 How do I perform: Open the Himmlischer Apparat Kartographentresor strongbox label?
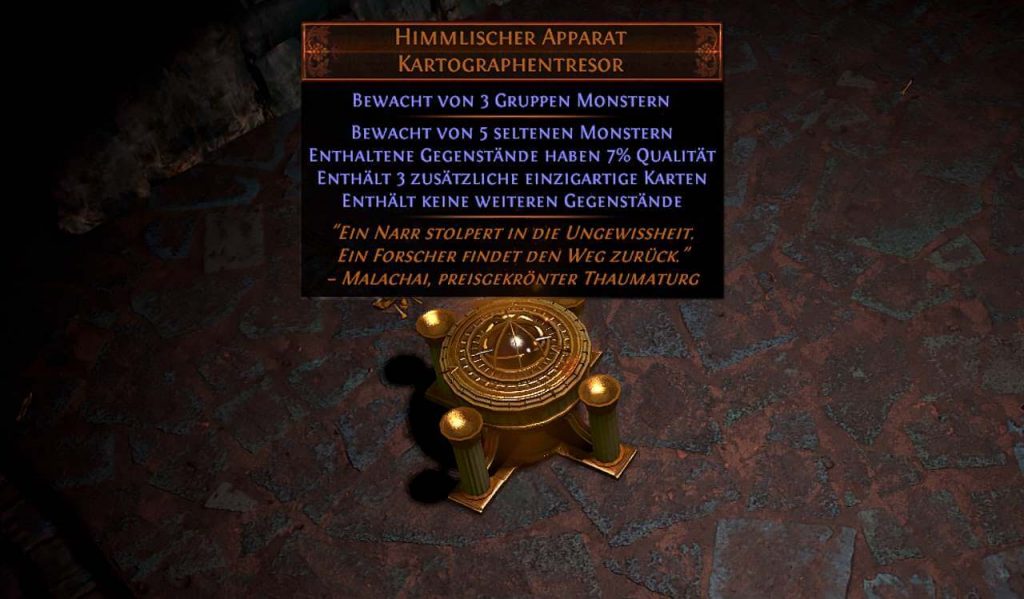point(511,51)
